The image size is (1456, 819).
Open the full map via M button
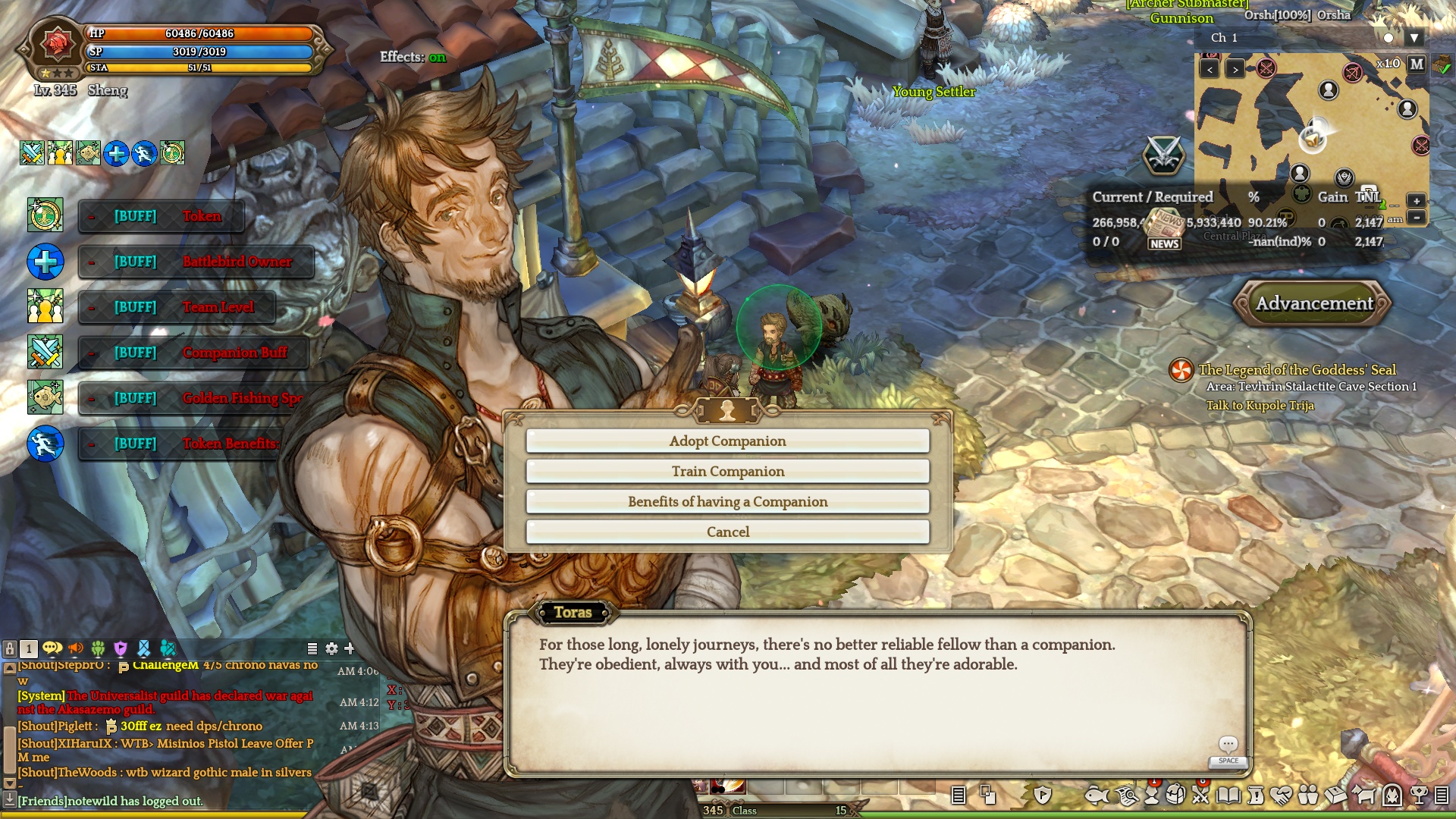pyautogui.click(x=1417, y=64)
